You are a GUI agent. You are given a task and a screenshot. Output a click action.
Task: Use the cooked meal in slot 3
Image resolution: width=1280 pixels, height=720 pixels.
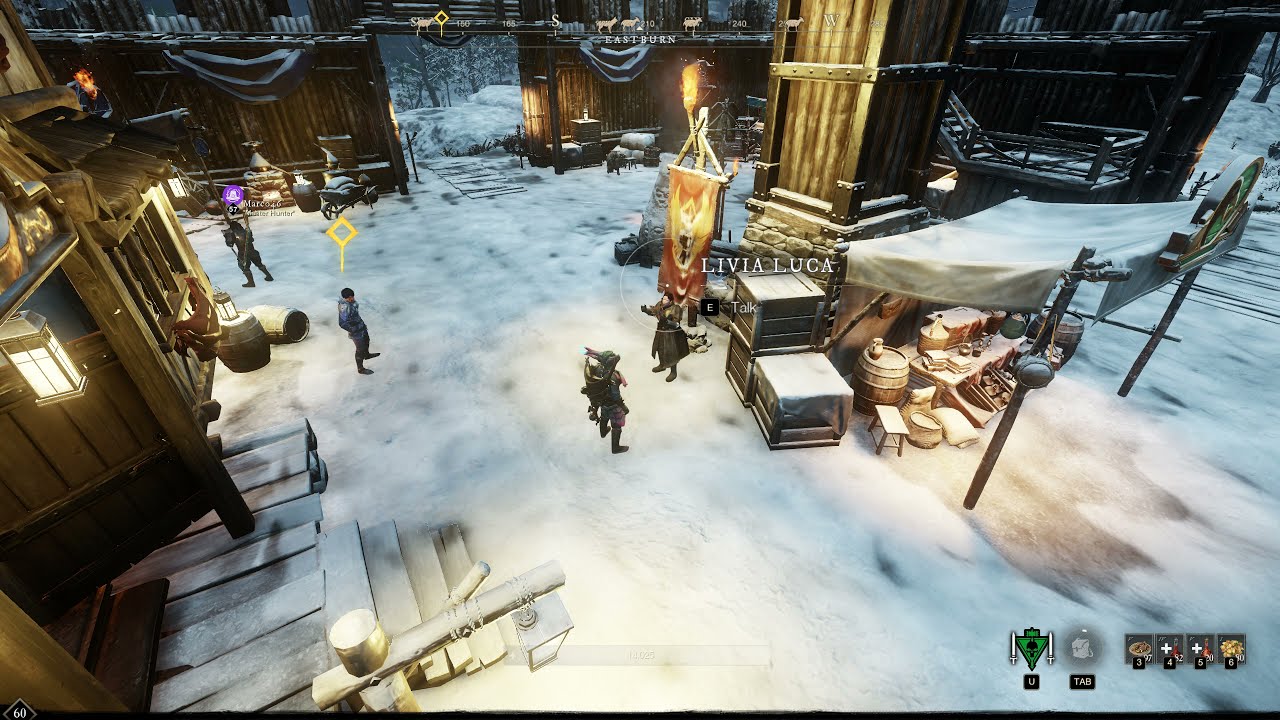tap(1139, 648)
